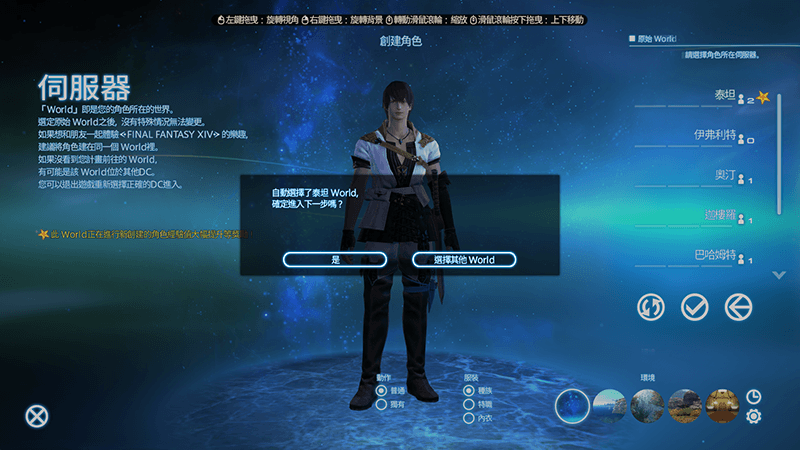Go back using the left arrow icon
This screenshot has height=450, width=800.
(x=738, y=307)
